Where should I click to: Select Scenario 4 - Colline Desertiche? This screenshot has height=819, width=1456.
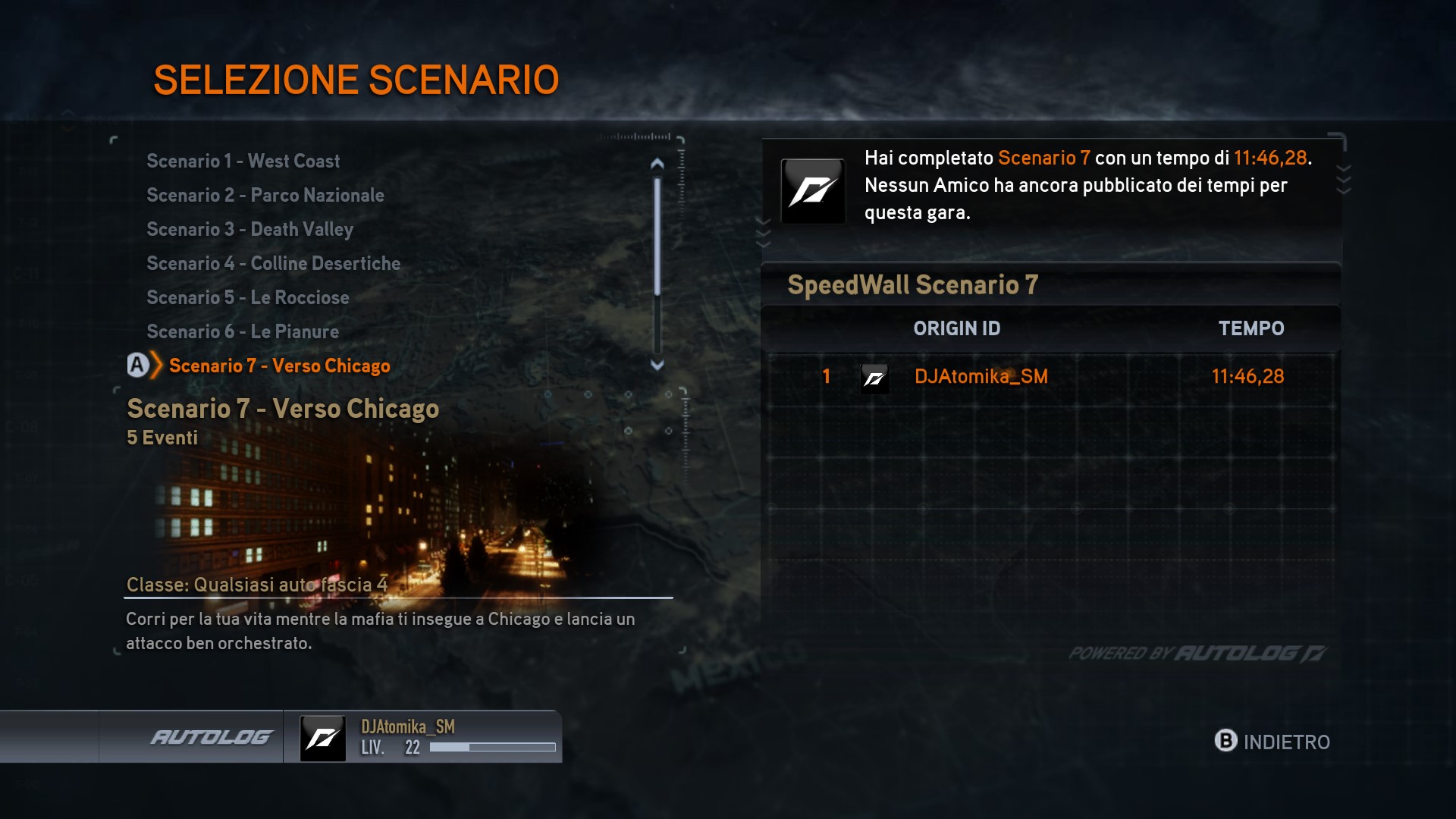tap(273, 263)
